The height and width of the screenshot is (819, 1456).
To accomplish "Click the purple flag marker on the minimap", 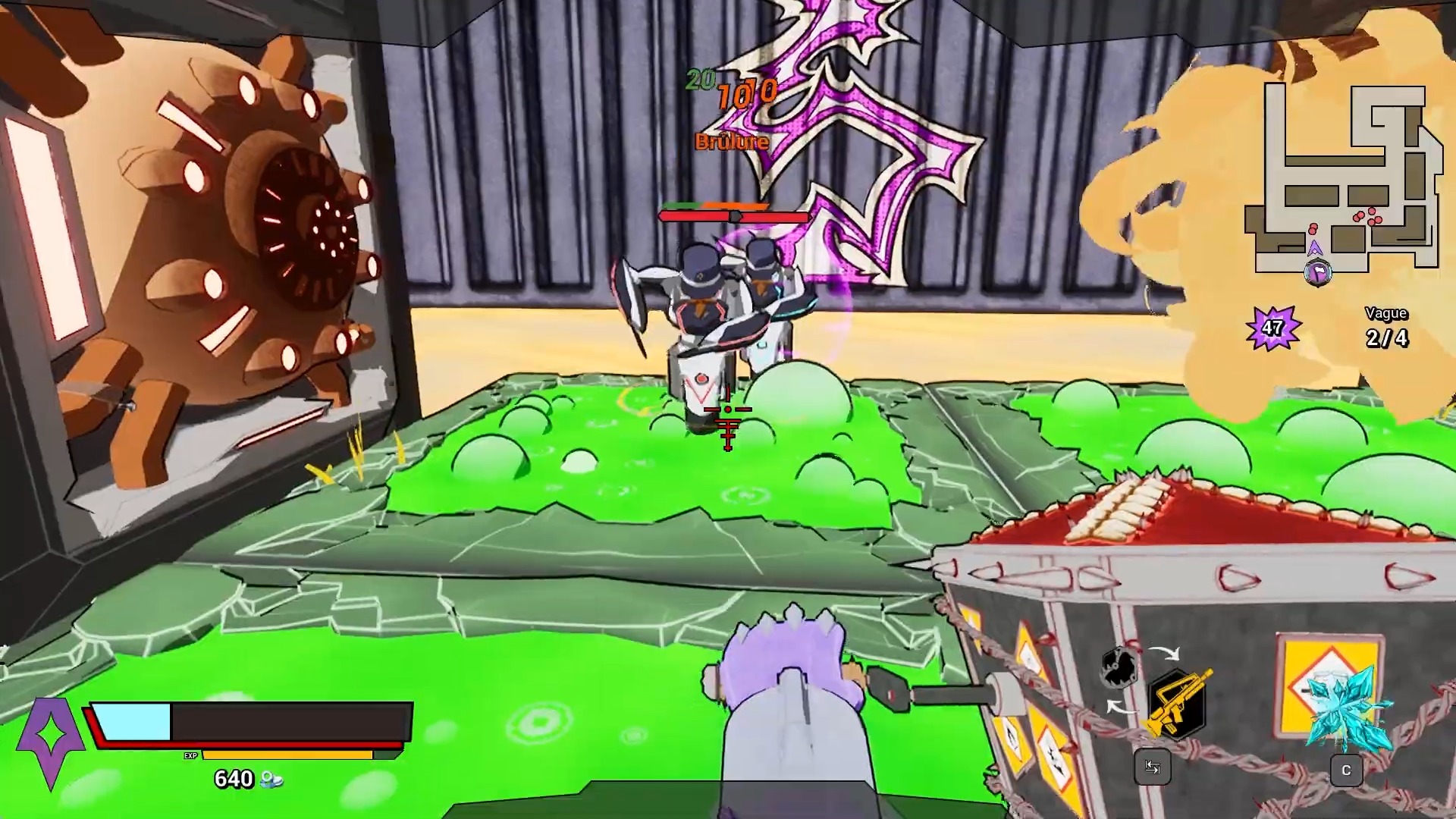I will pyautogui.click(x=1317, y=273).
